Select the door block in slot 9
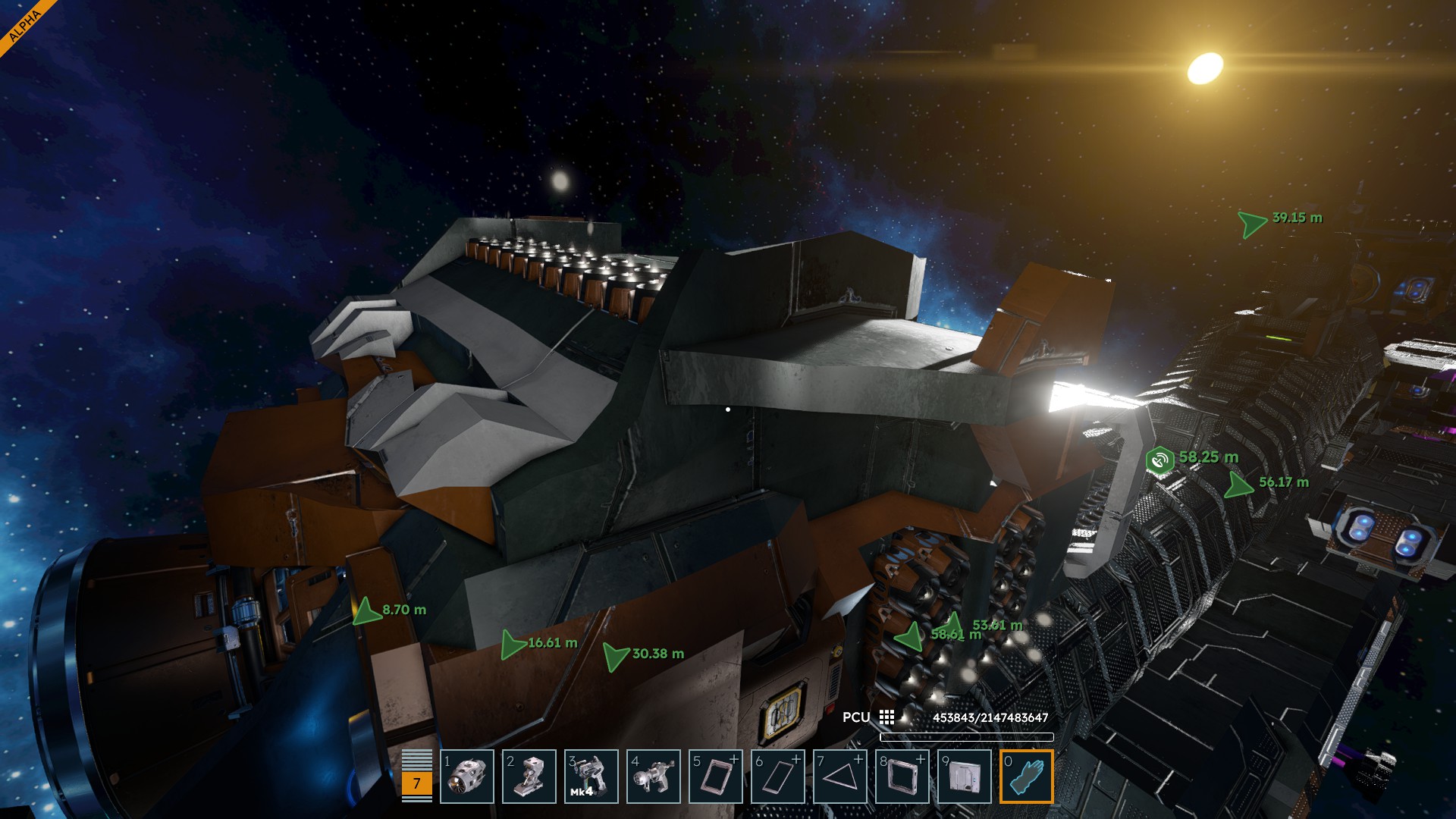The height and width of the screenshot is (819, 1456). click(965, 777)
